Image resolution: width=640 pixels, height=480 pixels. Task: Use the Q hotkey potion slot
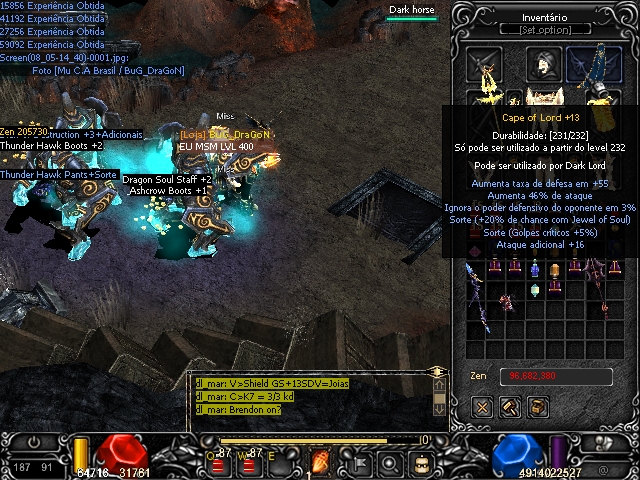click(218, 462)
